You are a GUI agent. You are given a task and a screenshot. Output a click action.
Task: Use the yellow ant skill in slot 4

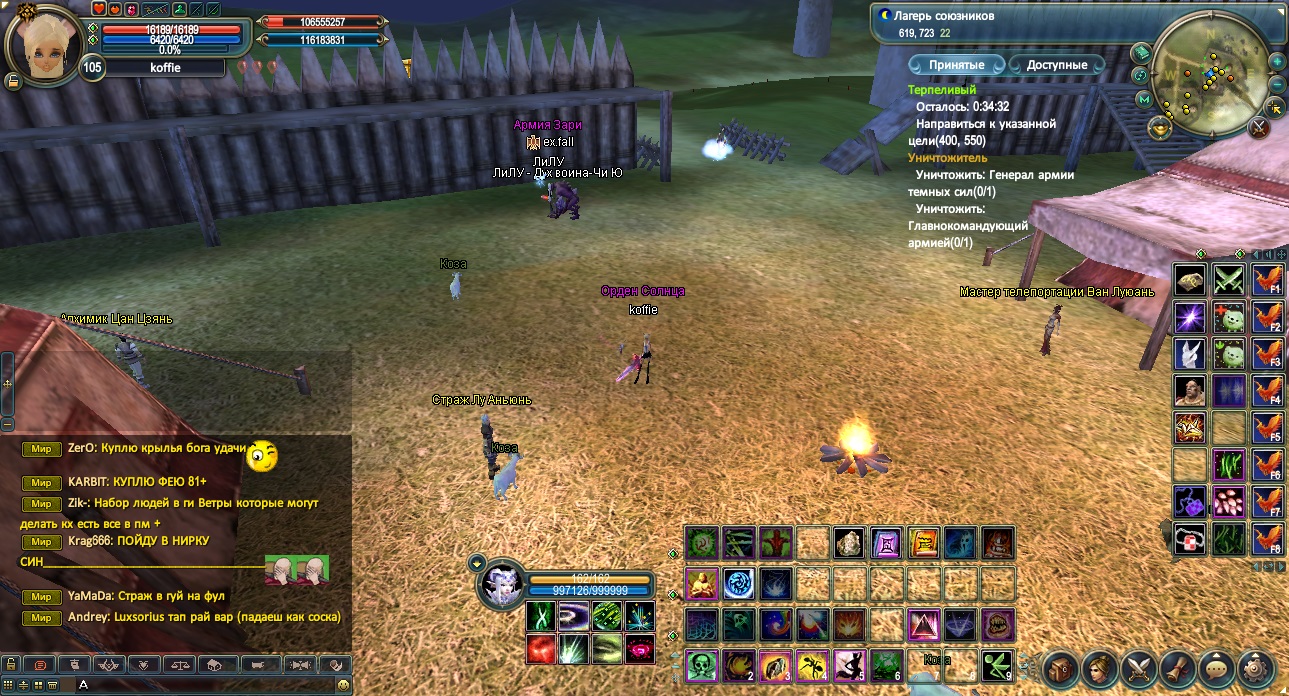pos(812,665)
